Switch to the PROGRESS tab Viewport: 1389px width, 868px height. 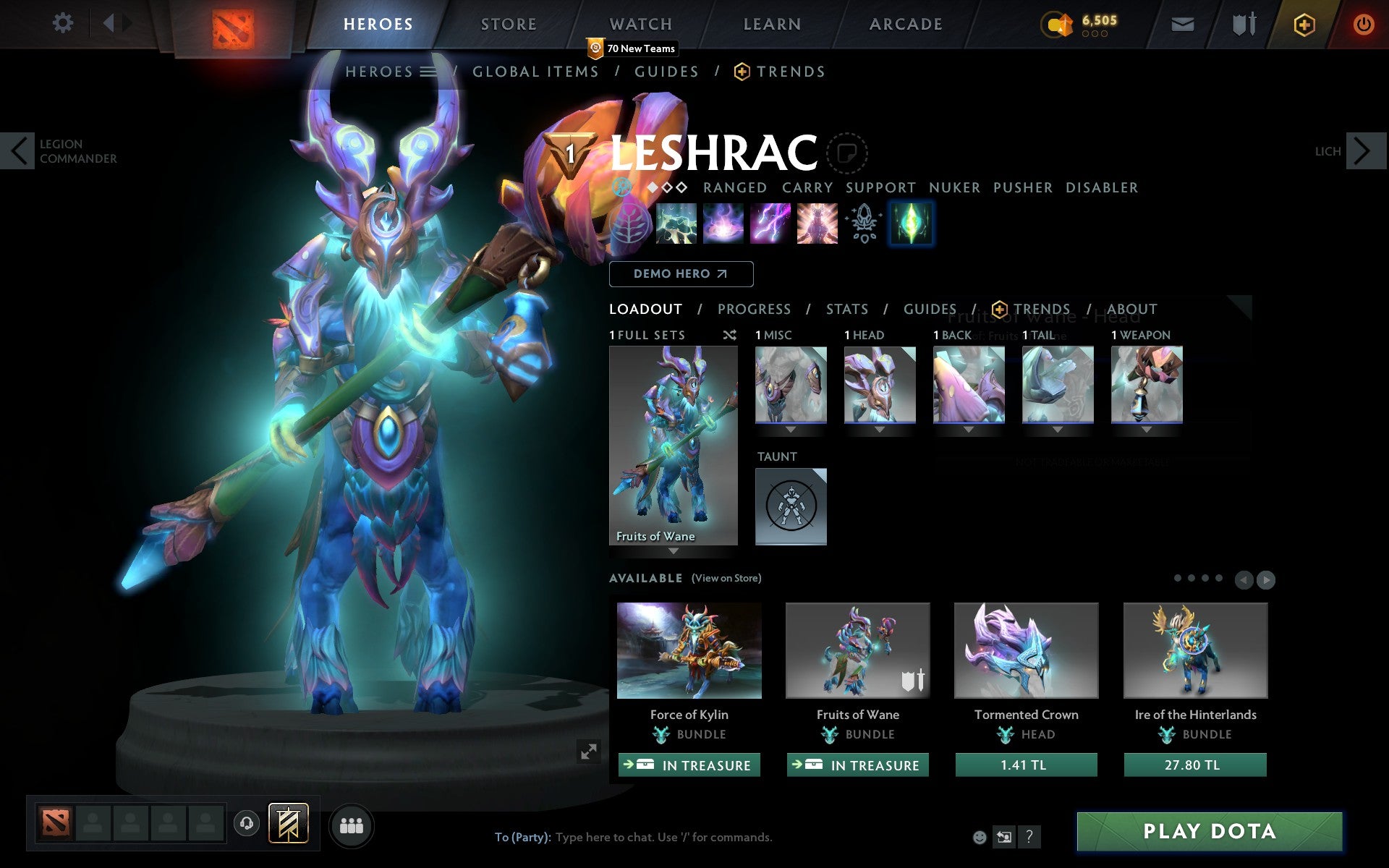pyautogui.click(x=754, y=309)
